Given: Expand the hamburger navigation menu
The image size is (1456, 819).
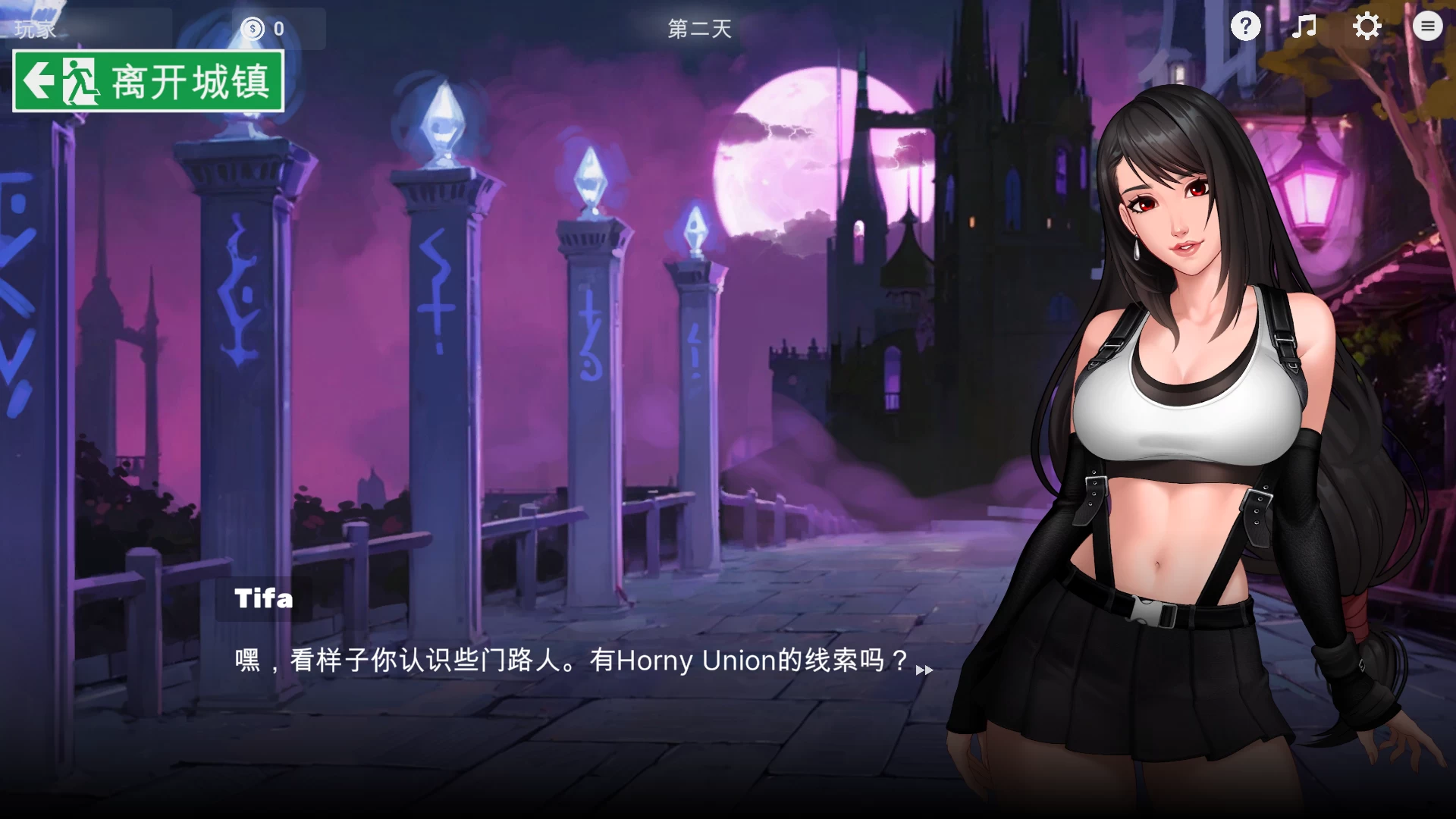Looking at the screenshot, I should tap(1428, 27).
